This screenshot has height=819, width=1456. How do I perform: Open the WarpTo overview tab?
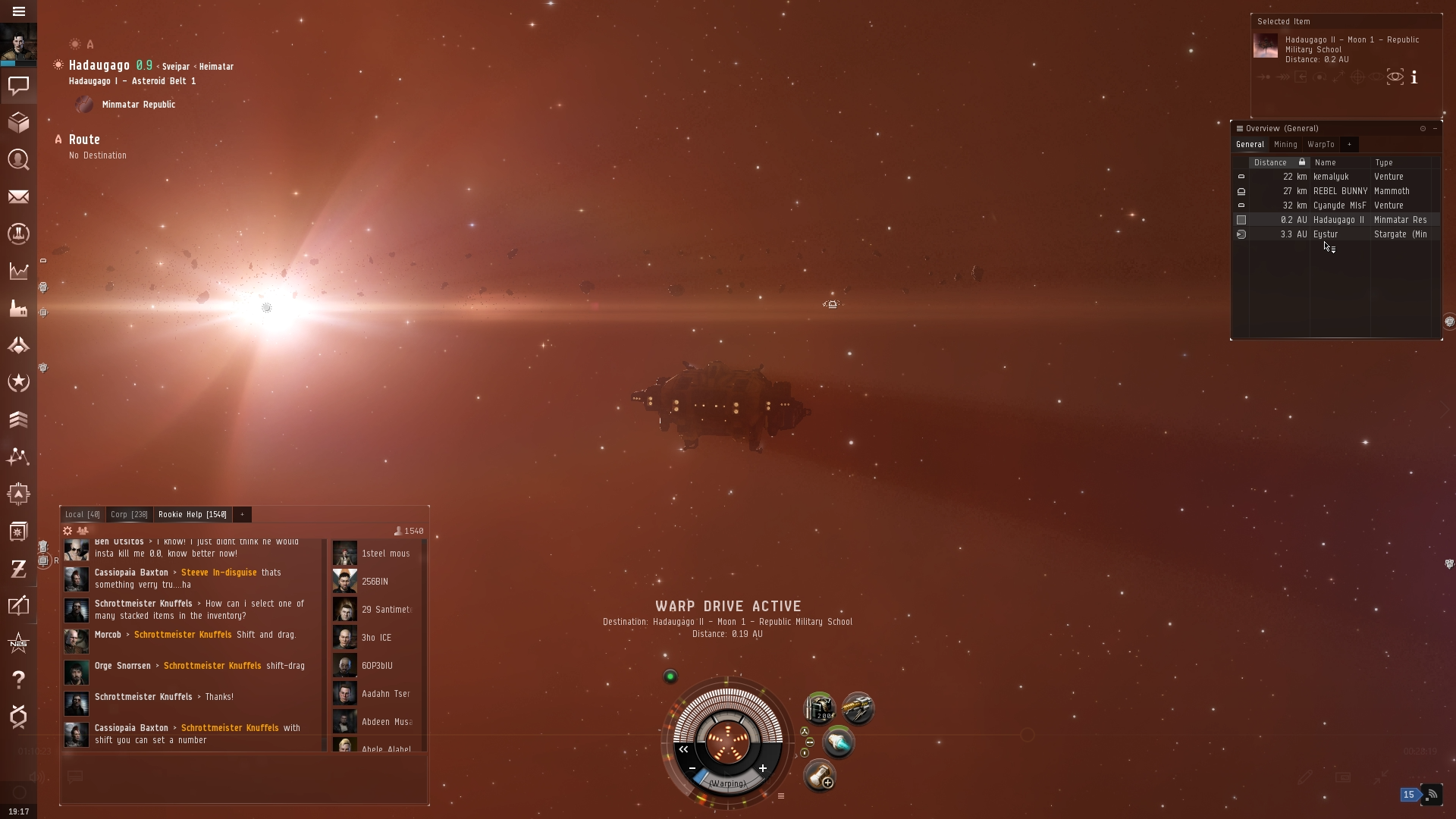[x=1320, y=145]
